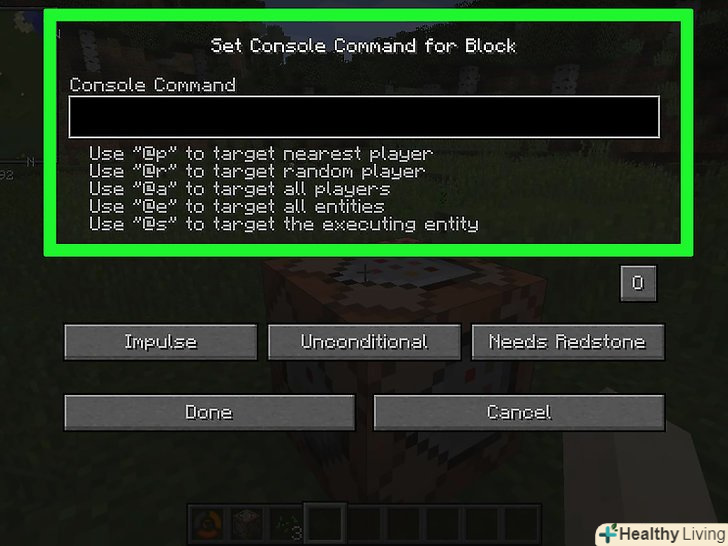Click the Console Command text field
728x546 pixels.
pyautogui.click(x=364, y=117)
